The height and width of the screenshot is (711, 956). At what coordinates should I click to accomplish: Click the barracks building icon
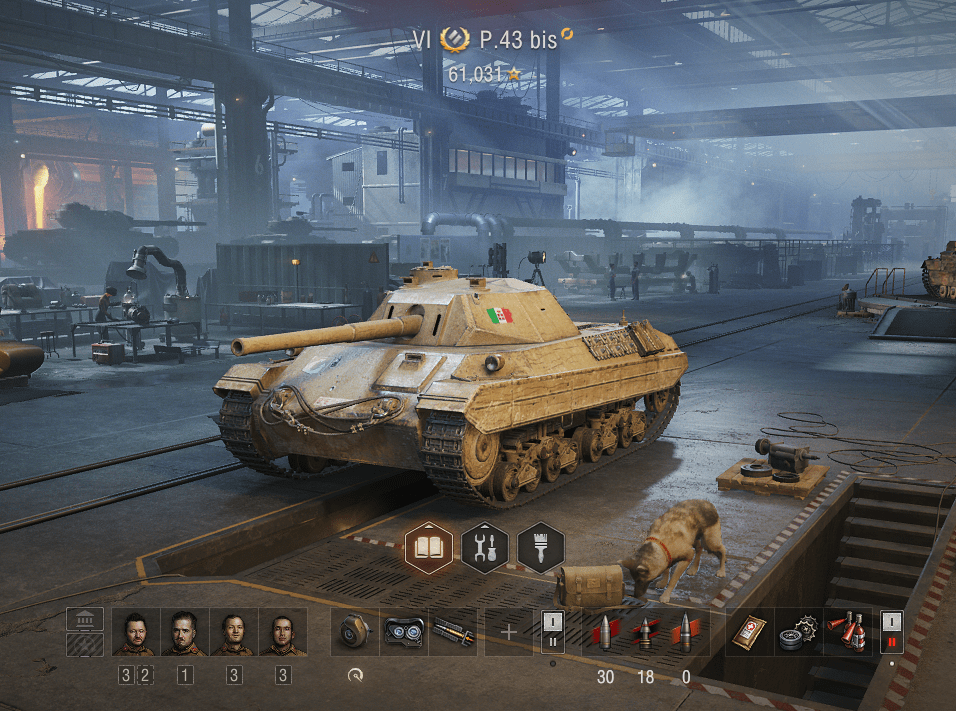tap(85, 620)
